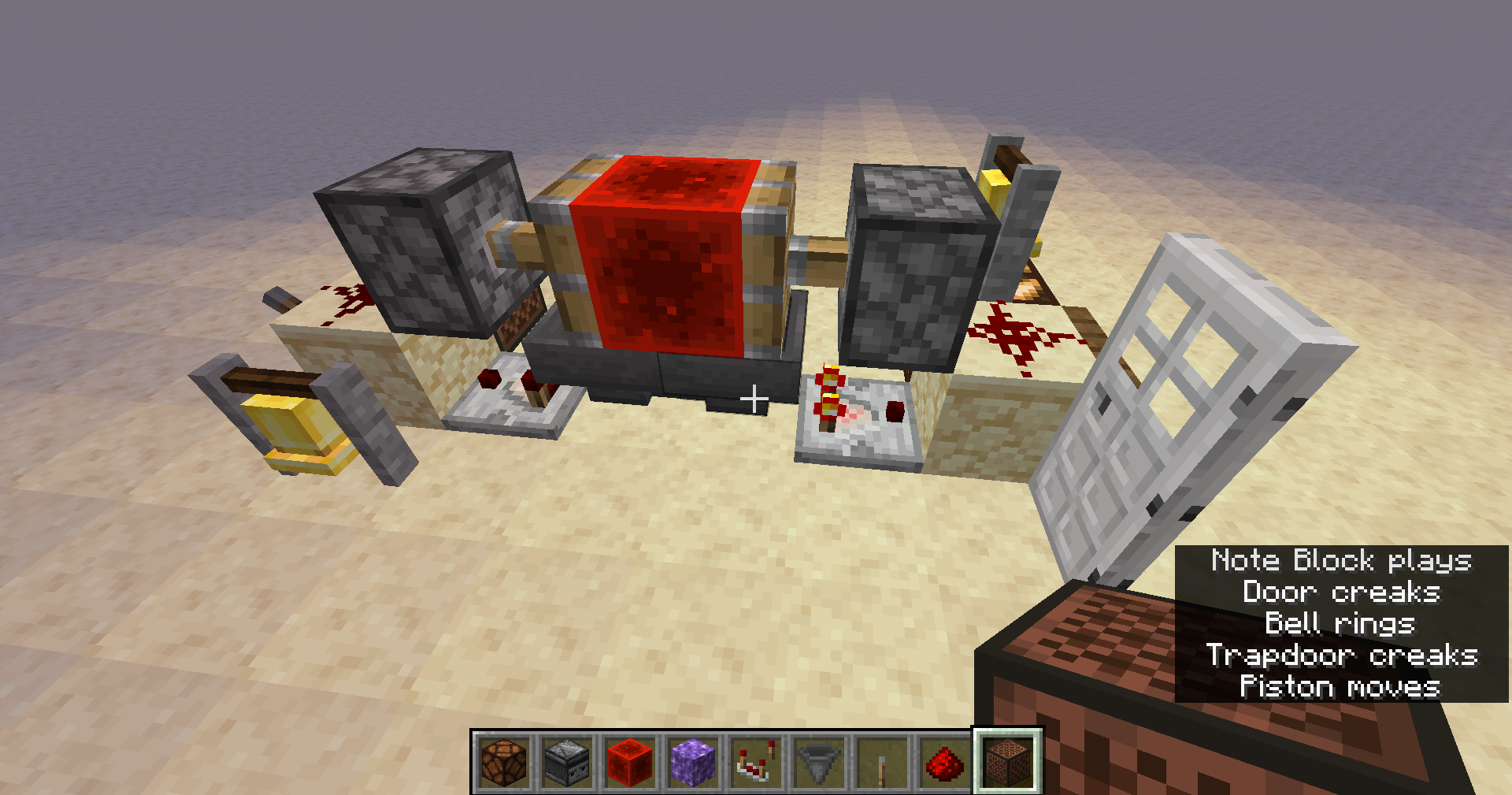The image size is (1512, 795).
Task: Pick the redstone dust hotbar slot
Action: 945,762
